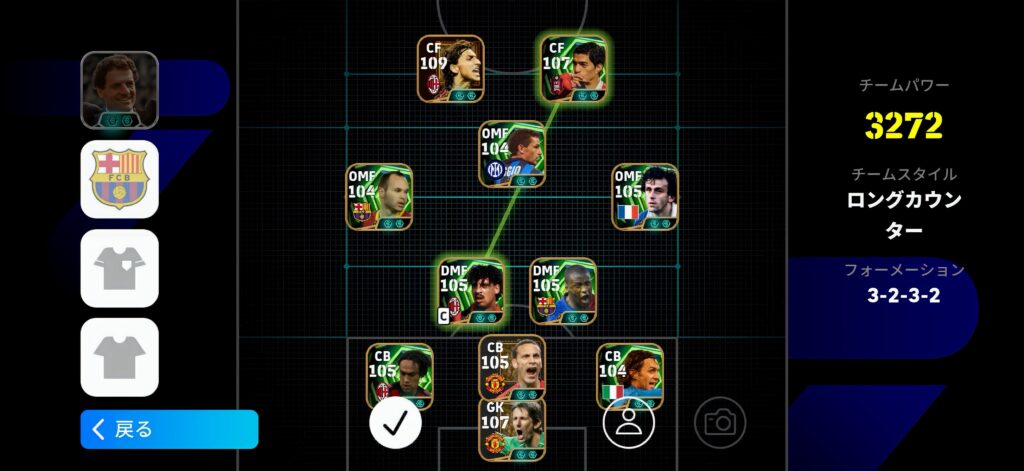Confirm with the checkmark button
Viewport: 1024px width, 471px height.
point(395,422)
